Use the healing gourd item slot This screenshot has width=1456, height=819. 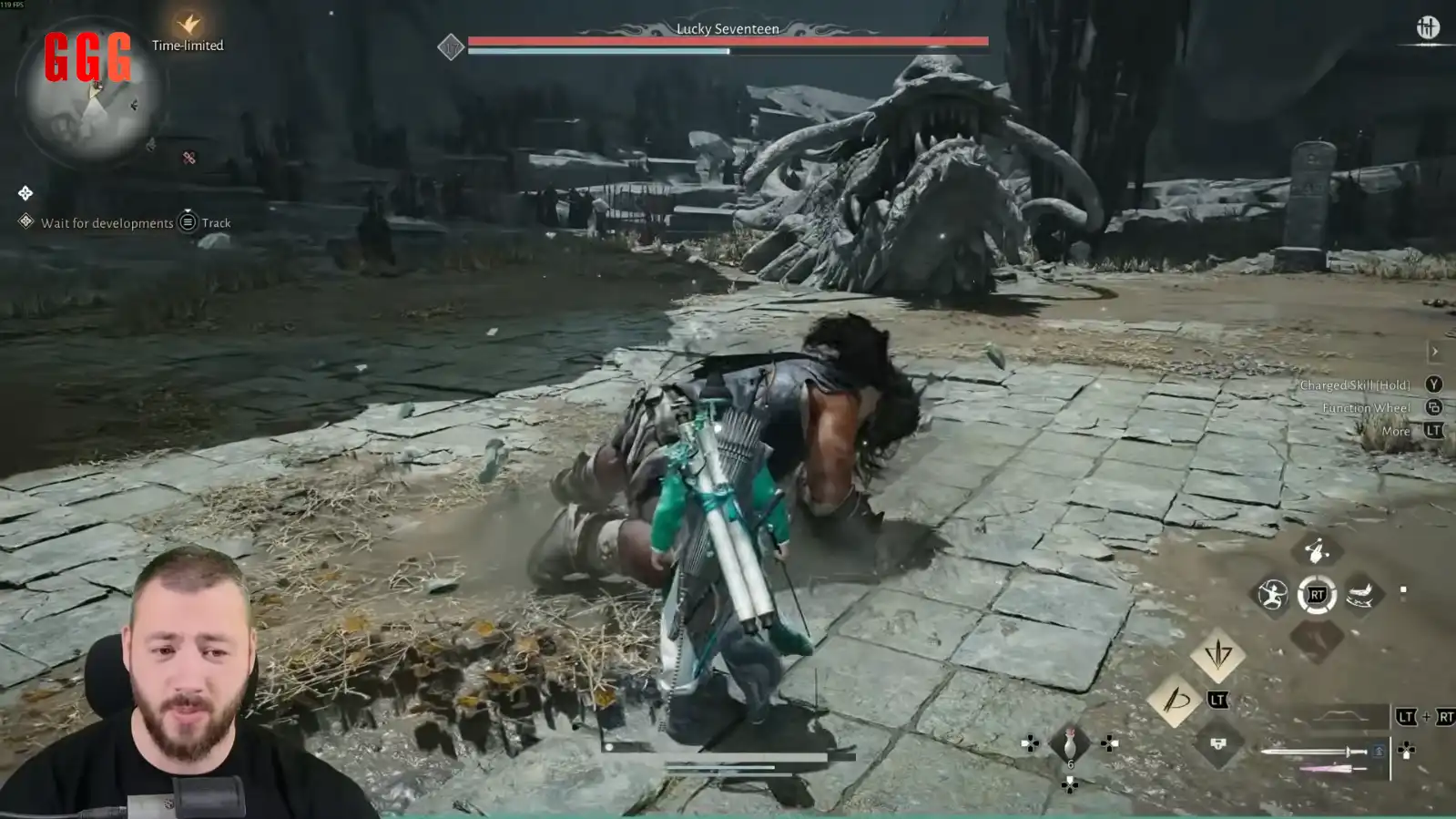[1070, 743]
